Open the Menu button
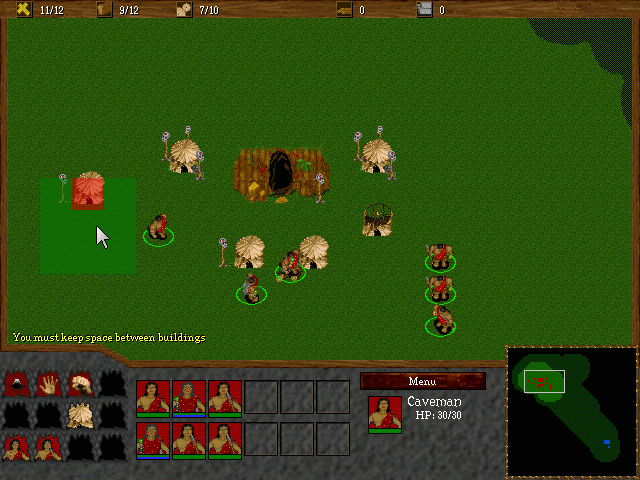This screenshot has height=480, width=640. click(x=422, y=381)
